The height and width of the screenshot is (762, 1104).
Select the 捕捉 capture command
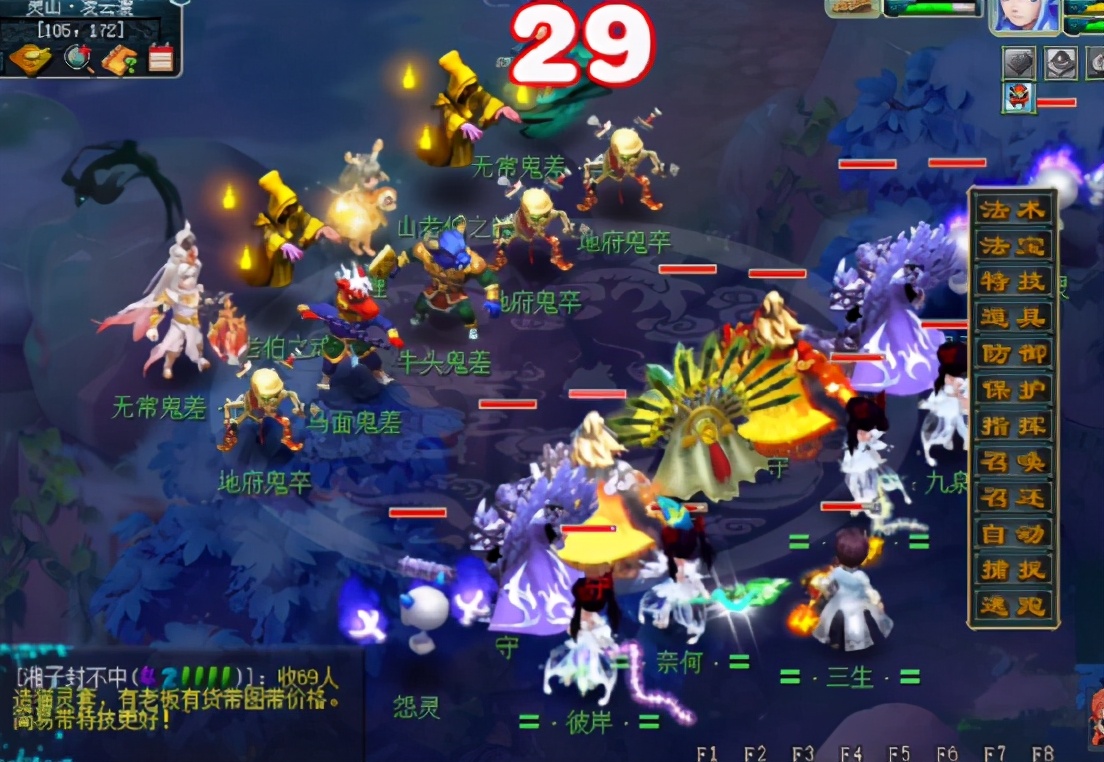coord(1012,570)
